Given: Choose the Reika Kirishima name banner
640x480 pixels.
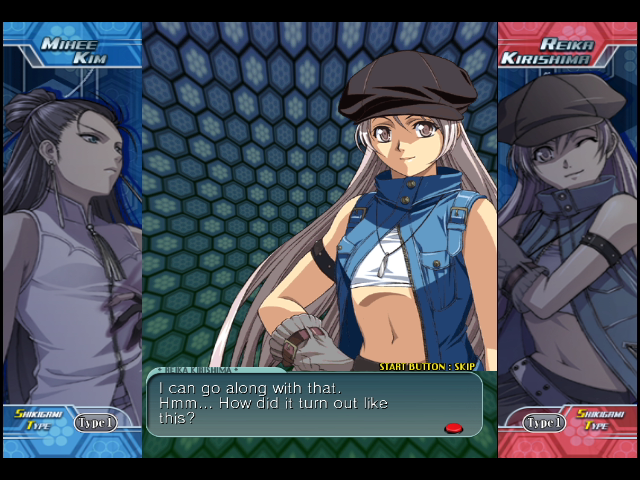Looking at the screenshot, I should 568,50.
